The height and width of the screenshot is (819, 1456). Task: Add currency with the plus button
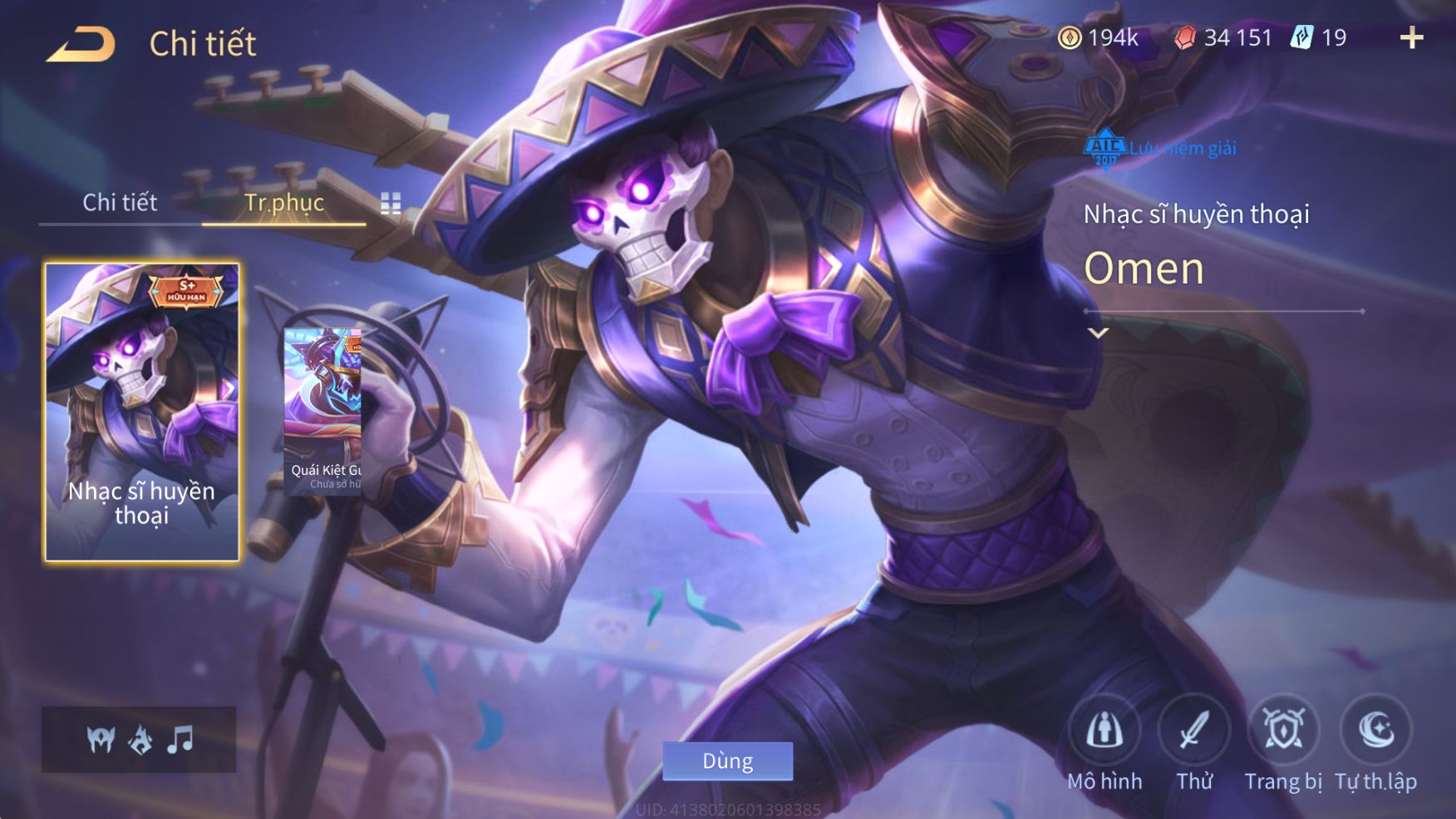point(1411,37)
